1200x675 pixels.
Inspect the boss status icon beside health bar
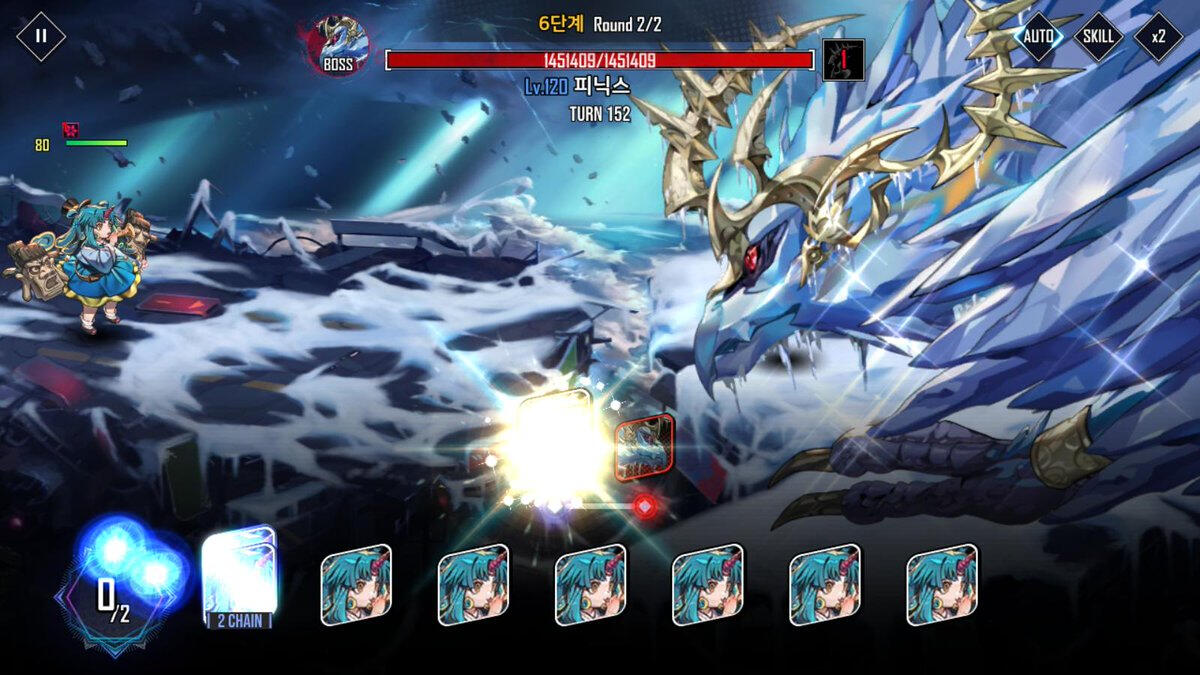(843, 60)
